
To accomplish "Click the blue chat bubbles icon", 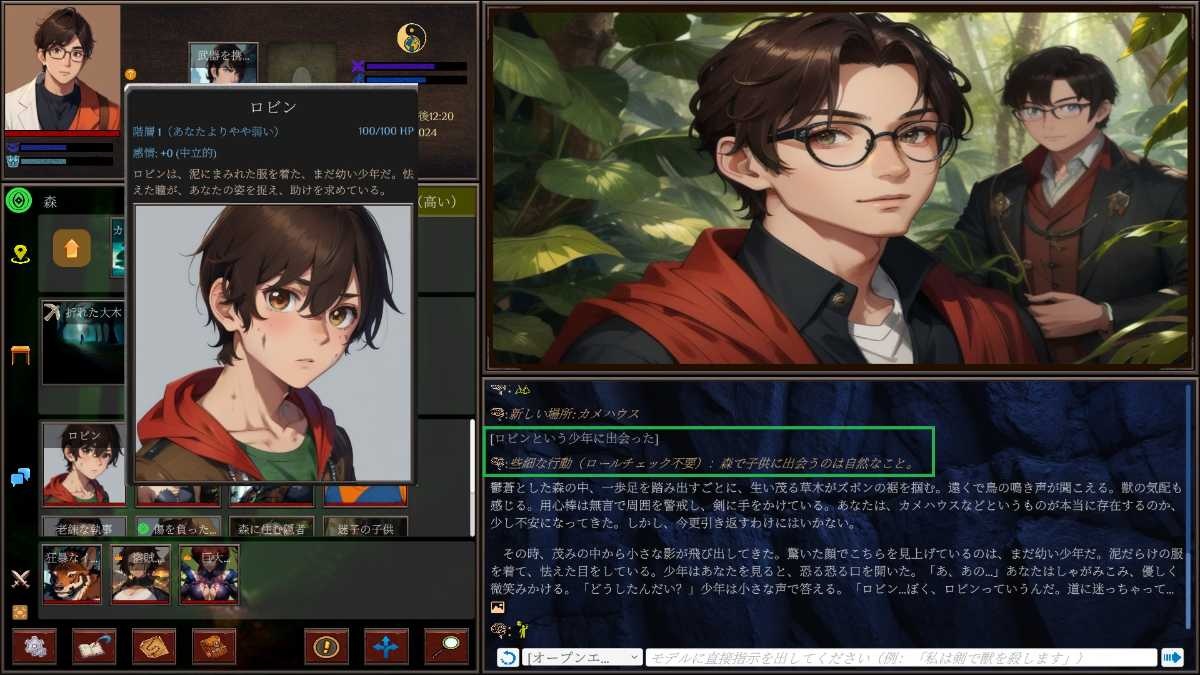I will (20, 478).
